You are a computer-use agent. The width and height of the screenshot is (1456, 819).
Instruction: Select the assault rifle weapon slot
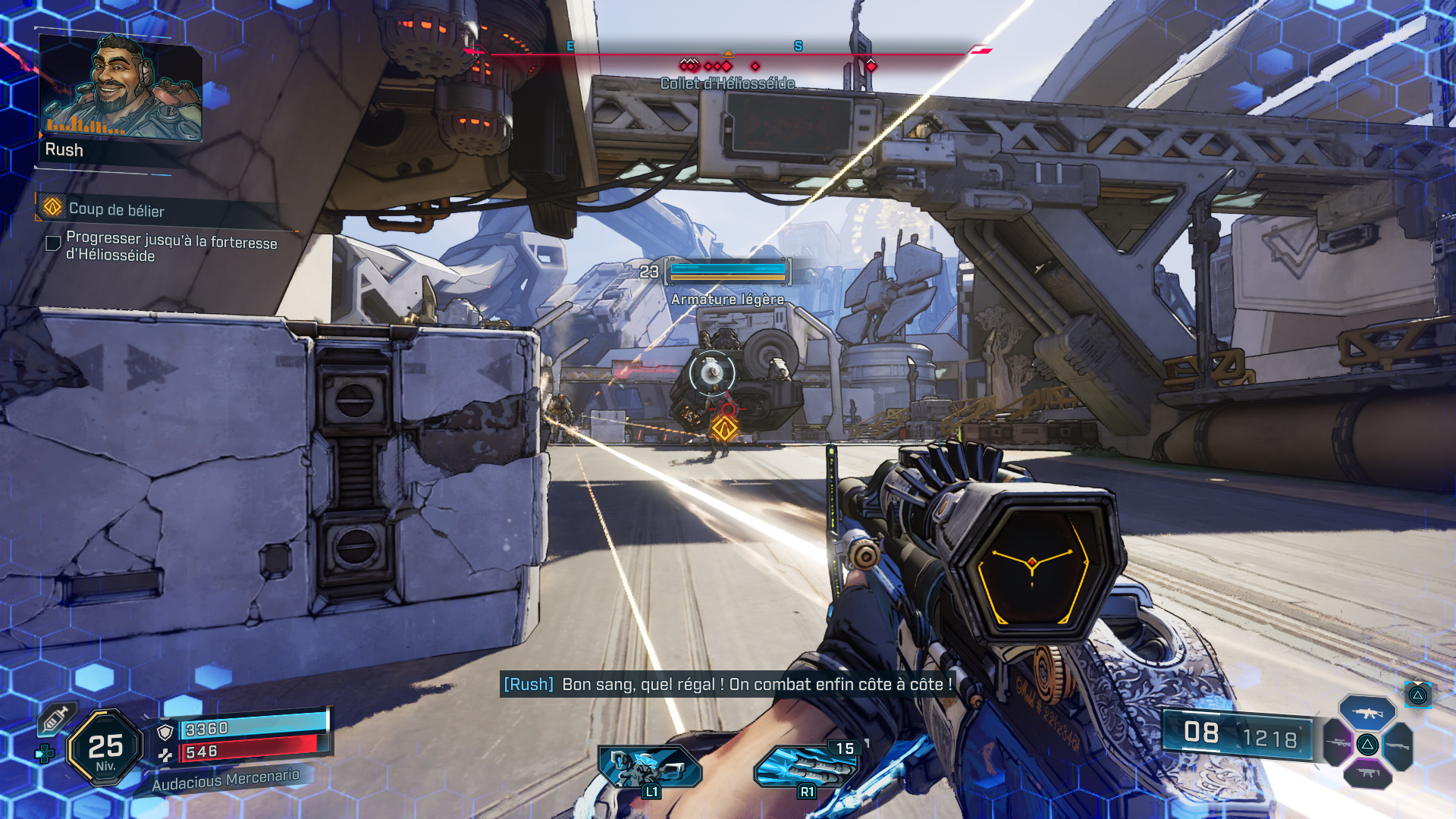(1367, 713)
